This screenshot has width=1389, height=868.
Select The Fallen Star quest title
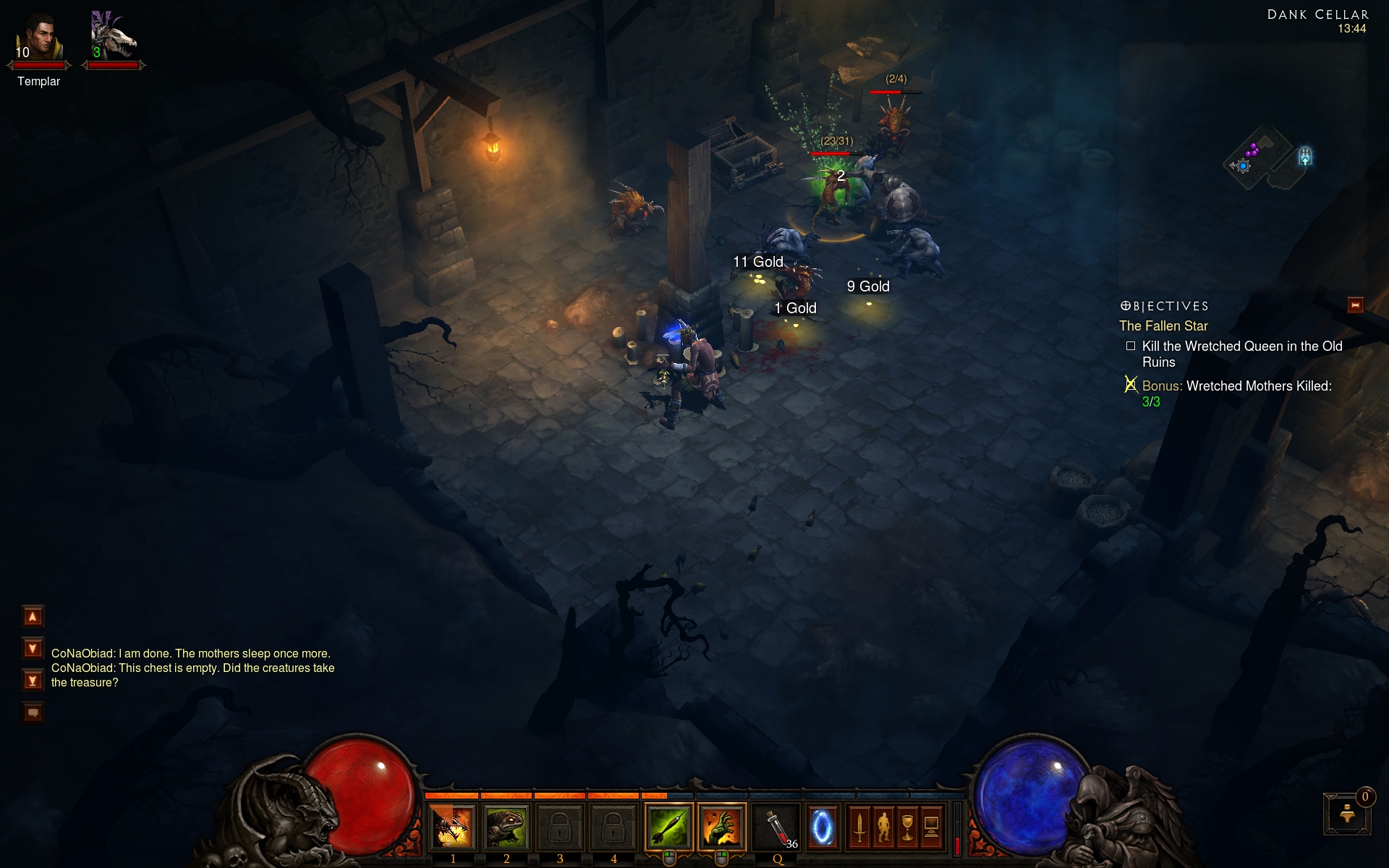(x=1163, y=326)
